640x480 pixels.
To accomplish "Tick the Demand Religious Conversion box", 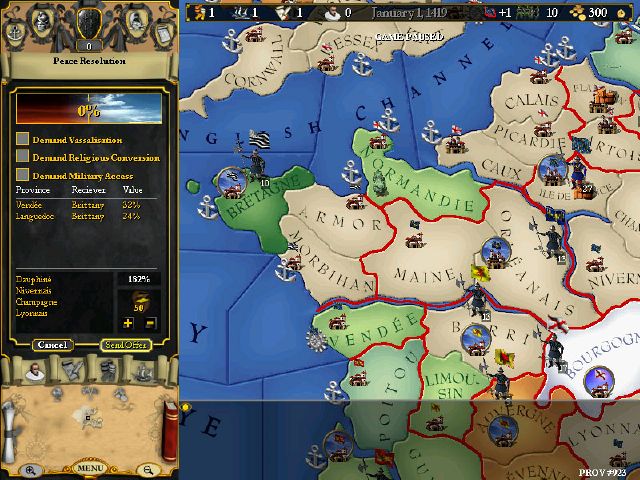I will click(x=22, y=157).
